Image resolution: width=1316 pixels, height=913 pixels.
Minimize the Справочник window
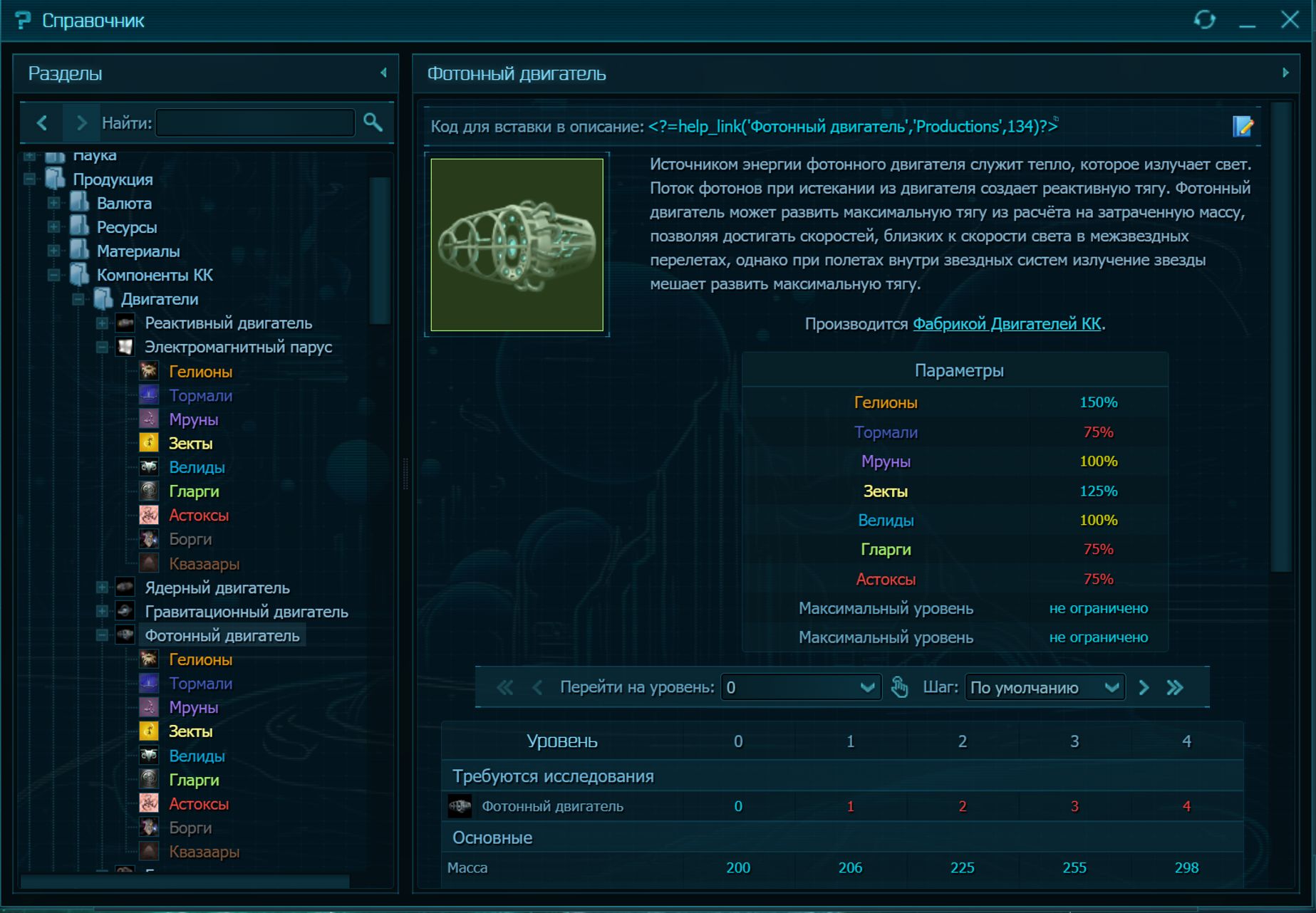tap(1247, 21)
